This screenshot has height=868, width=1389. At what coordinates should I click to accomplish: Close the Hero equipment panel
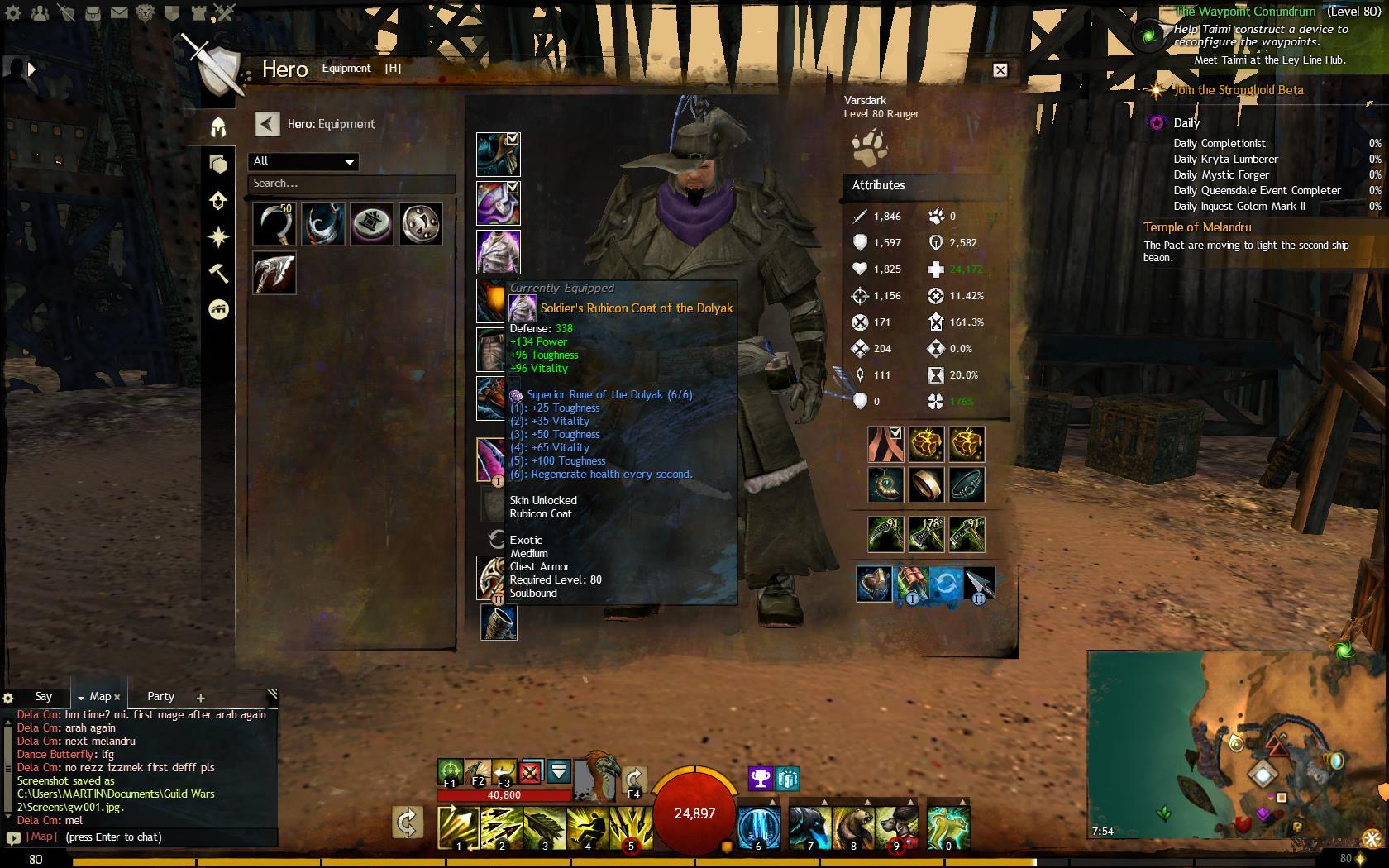click(x=1000, y=70)
